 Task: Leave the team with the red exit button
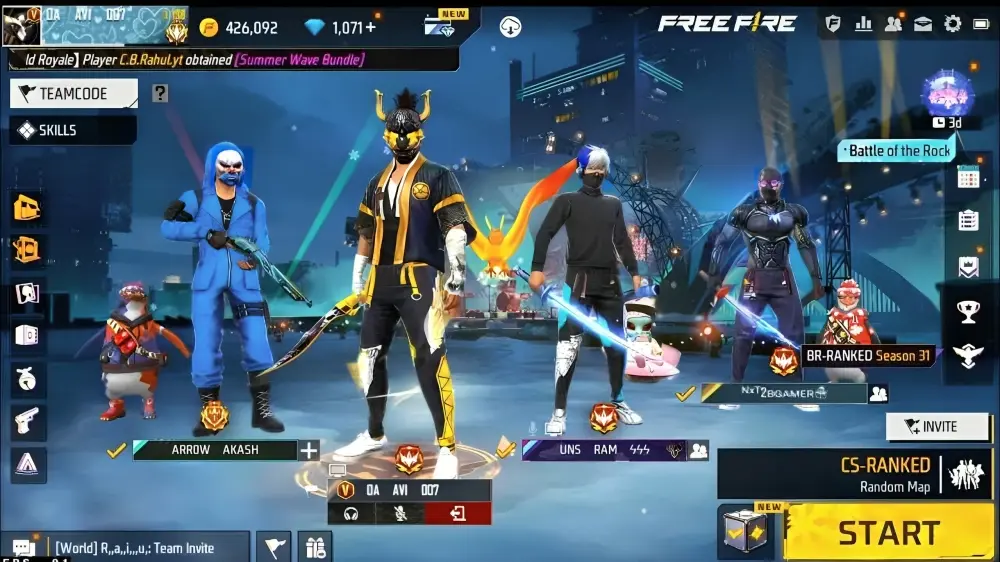[x=458, y=514]
